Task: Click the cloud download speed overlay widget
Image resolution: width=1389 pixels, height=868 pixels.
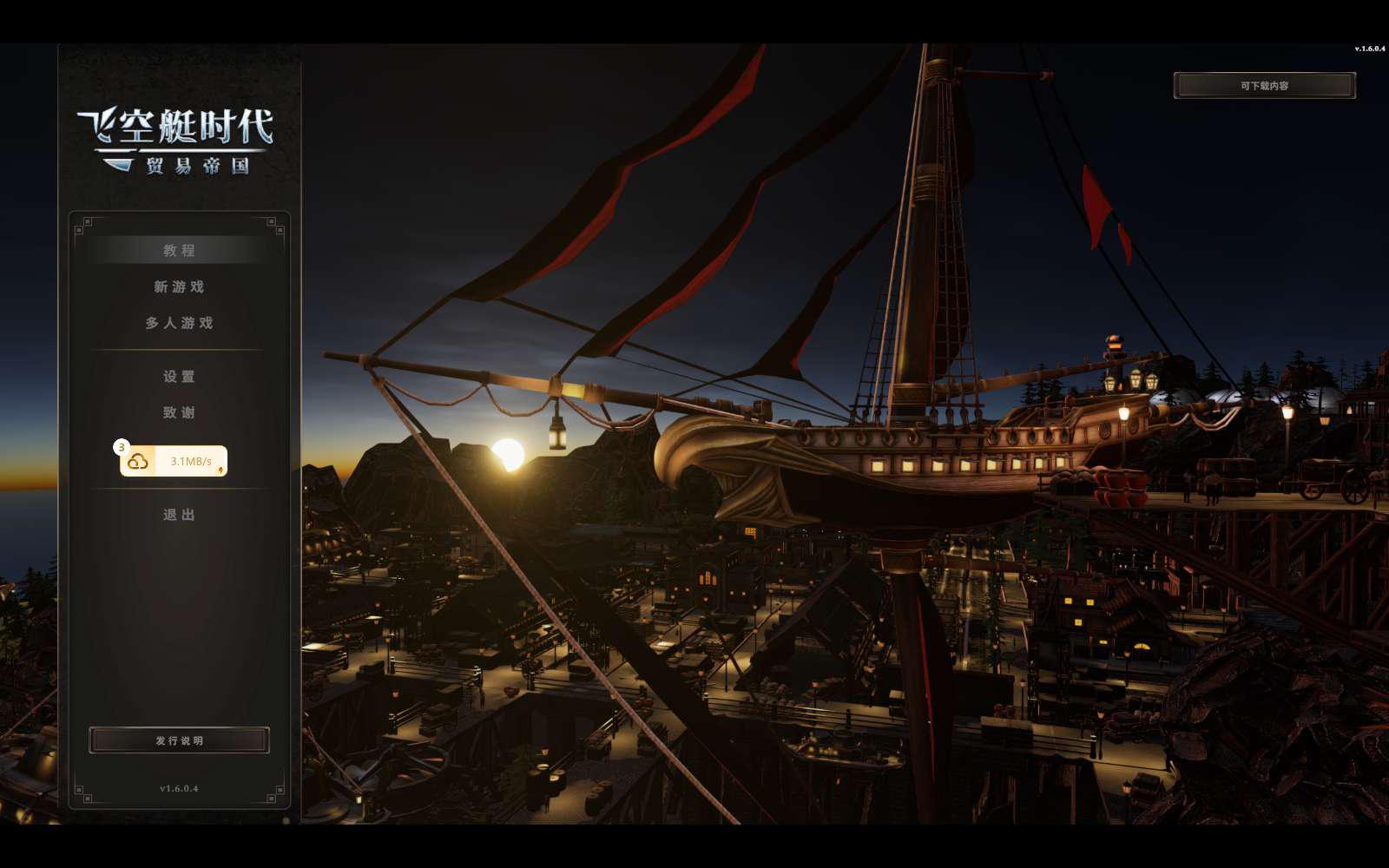Action: tap(174, 461)
